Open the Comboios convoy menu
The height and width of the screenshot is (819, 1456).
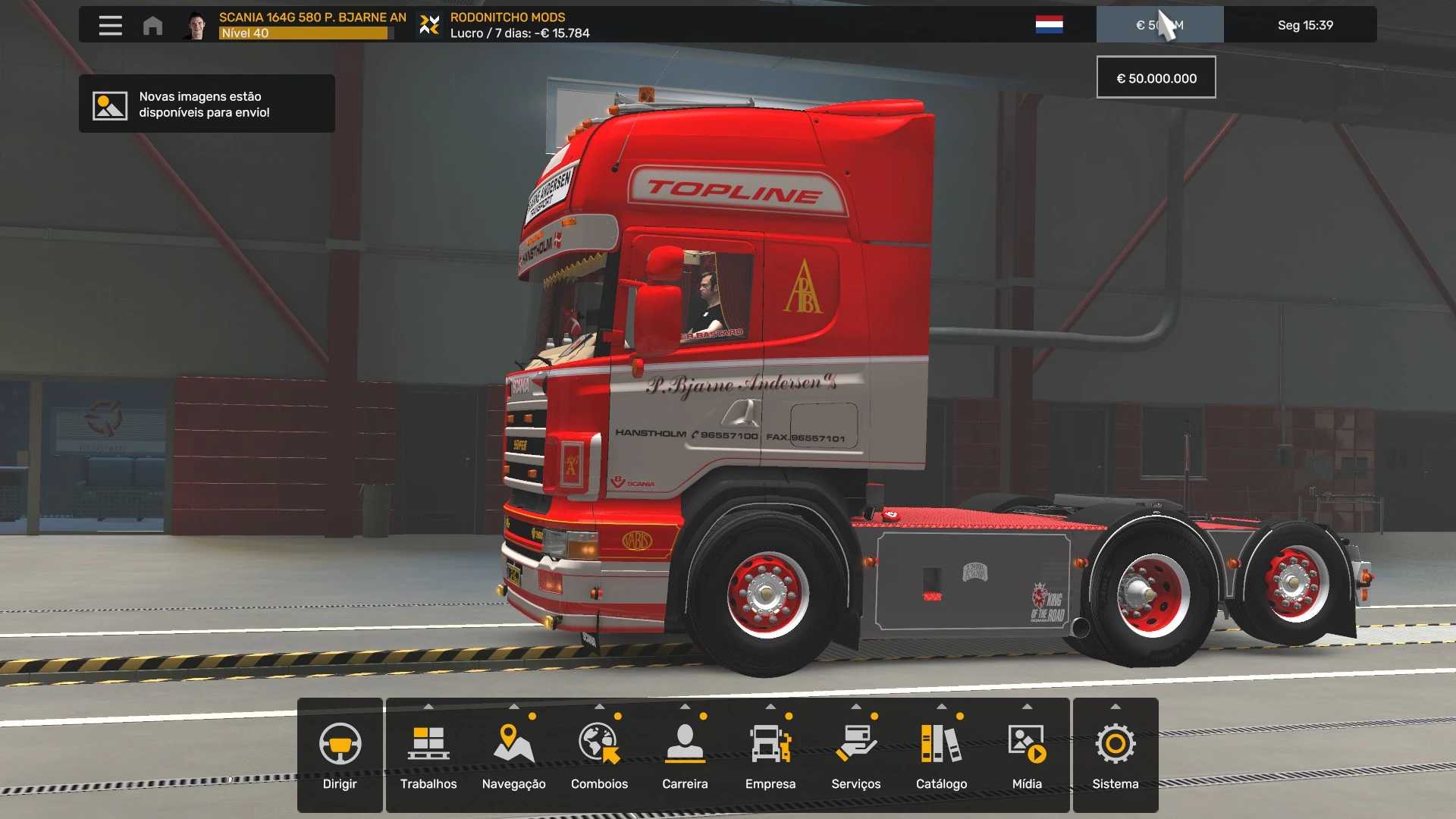pos(599,755)
